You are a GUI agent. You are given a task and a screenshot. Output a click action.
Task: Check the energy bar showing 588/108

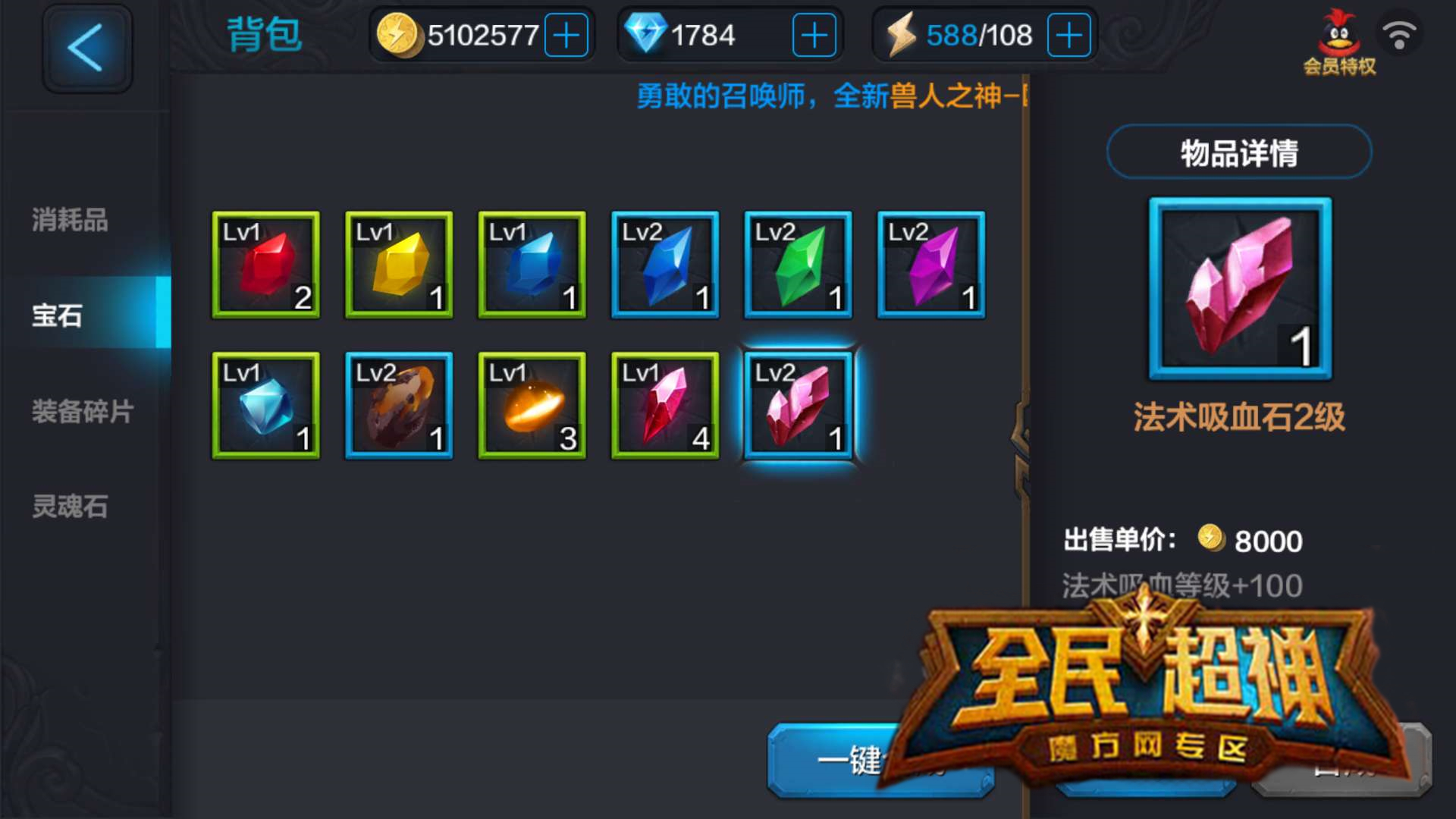pyautogui.click(x=978, y=33)
